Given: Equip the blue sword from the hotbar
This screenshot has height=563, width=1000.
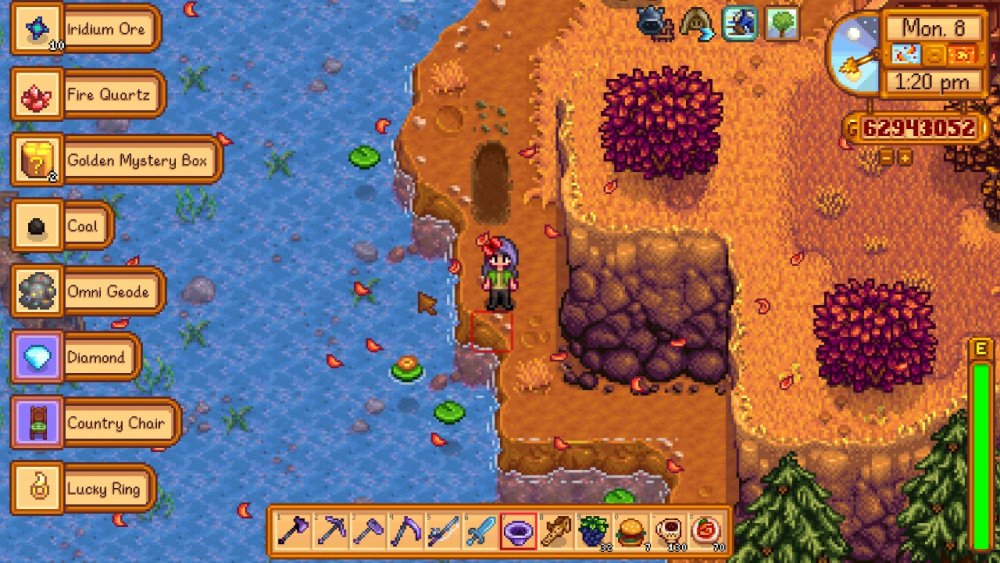Looking at the screenshot, I should pos(480,531).
